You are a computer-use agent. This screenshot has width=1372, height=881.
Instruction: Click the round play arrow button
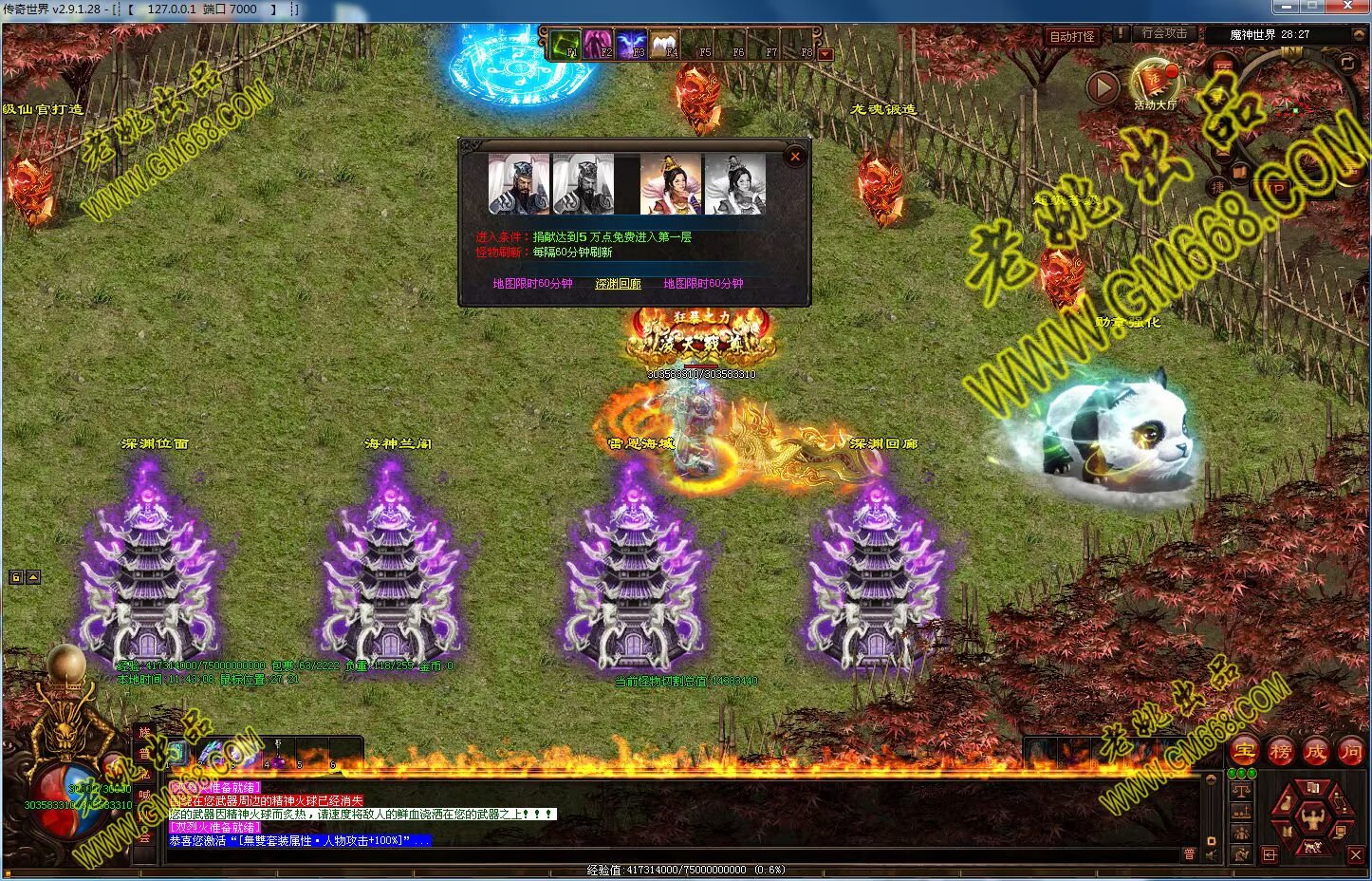tap(1102, 87)
